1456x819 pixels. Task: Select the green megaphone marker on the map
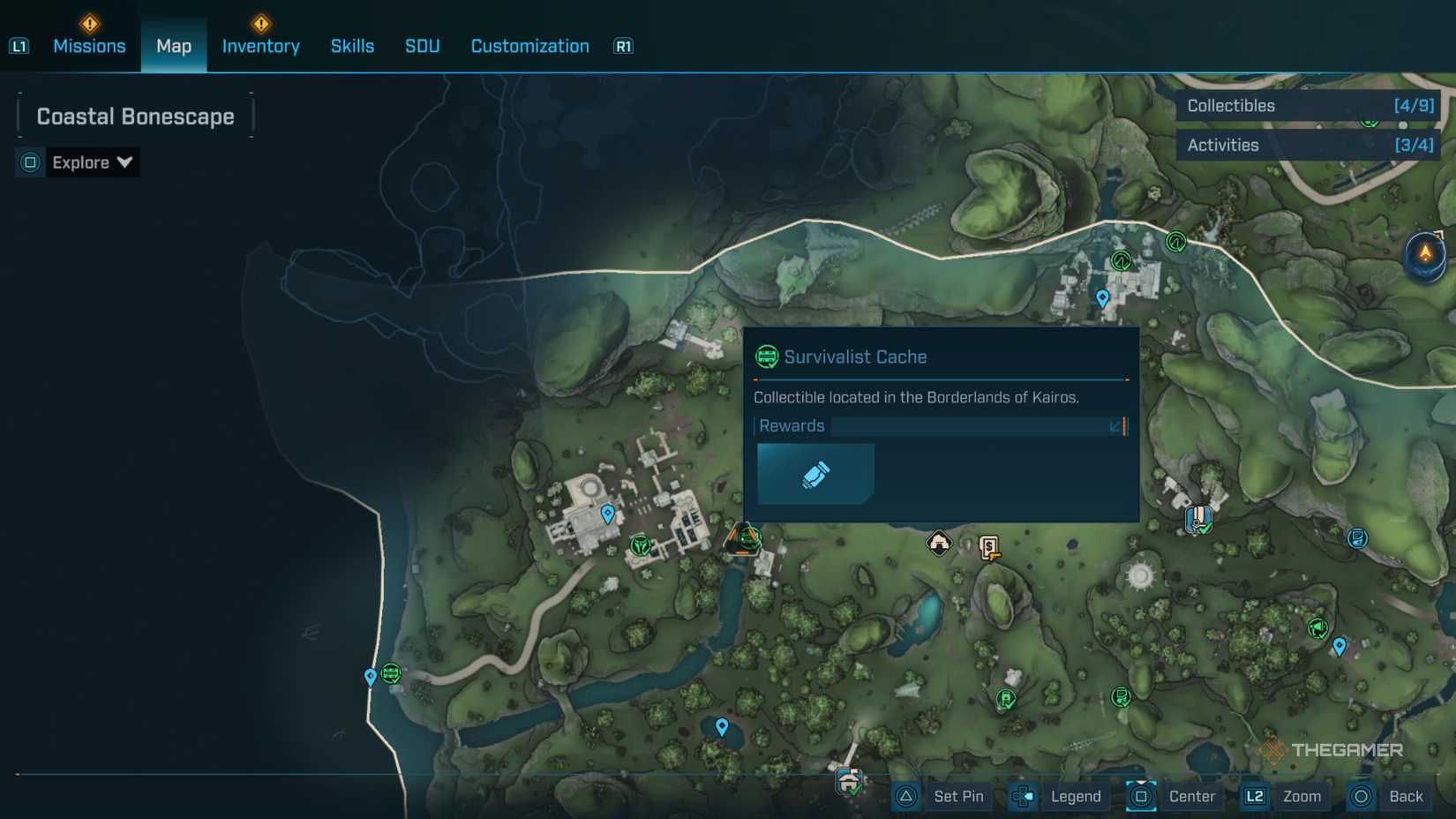pyautogui.click(x=1317, y=627)
